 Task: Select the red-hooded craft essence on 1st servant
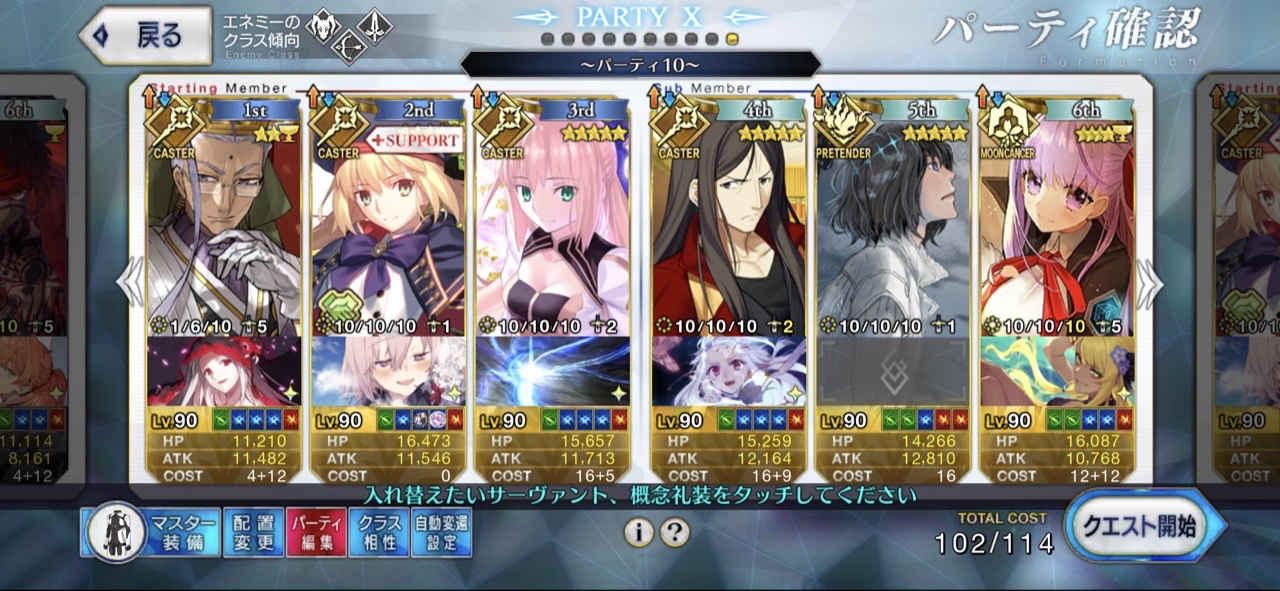tap(224, 371)
